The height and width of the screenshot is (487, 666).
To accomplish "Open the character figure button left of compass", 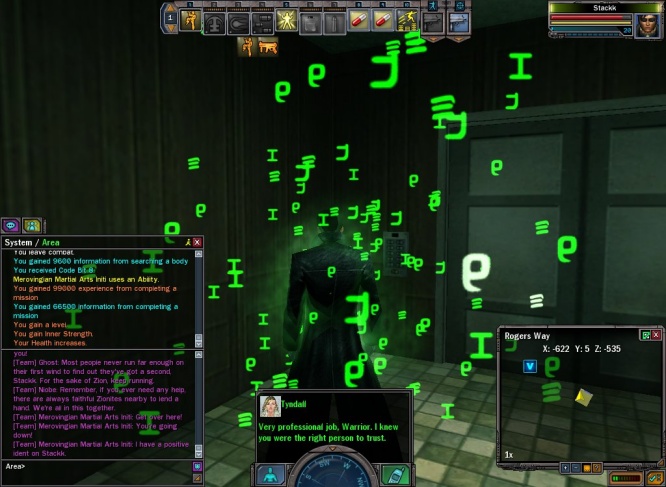I will (270, 475).
